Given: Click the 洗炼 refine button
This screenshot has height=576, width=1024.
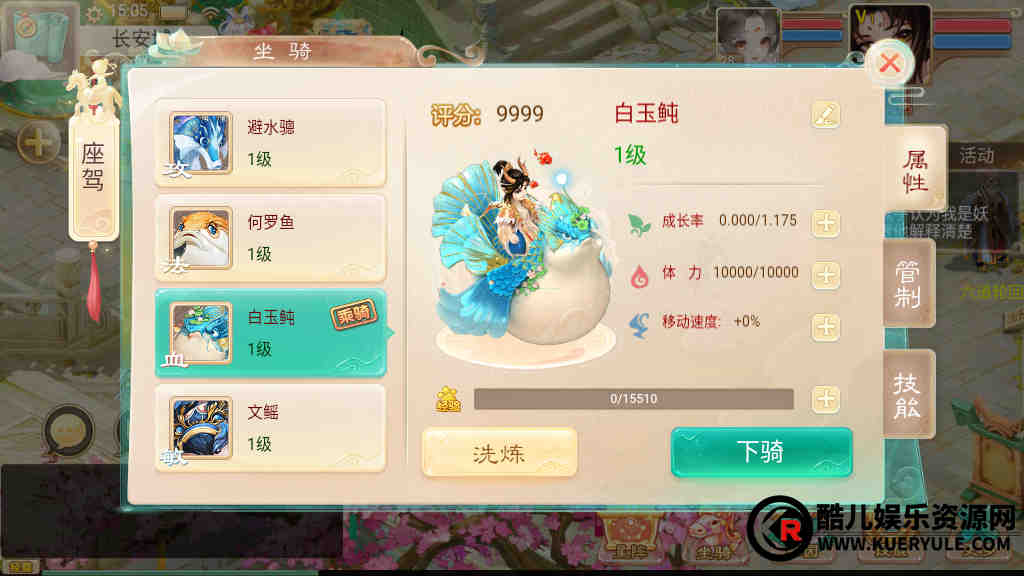Looking at the screenshot, I should click(499, 453).
